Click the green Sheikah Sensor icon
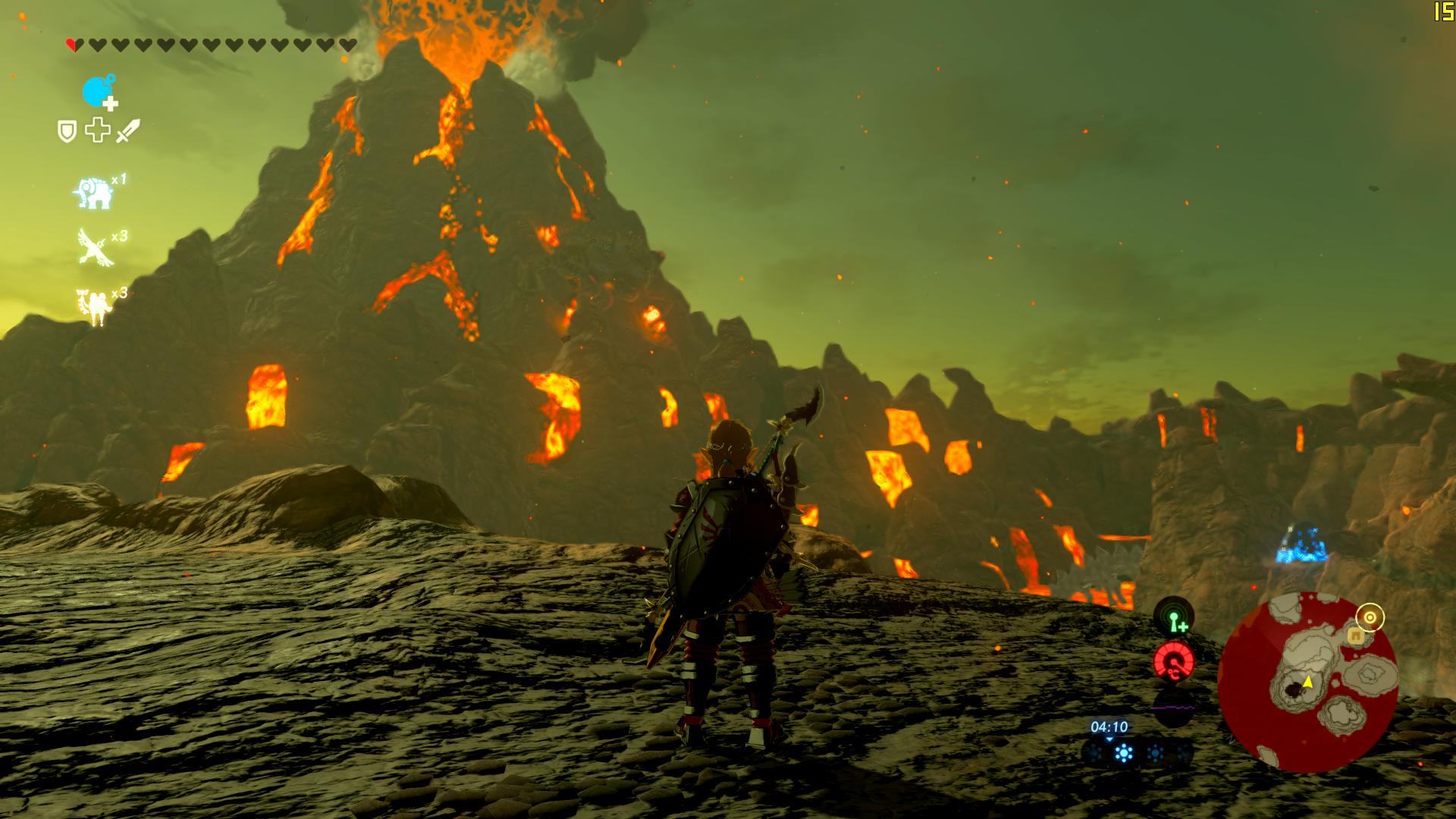This screenshot has width=1456, height=819. (x=1174, y=618)
